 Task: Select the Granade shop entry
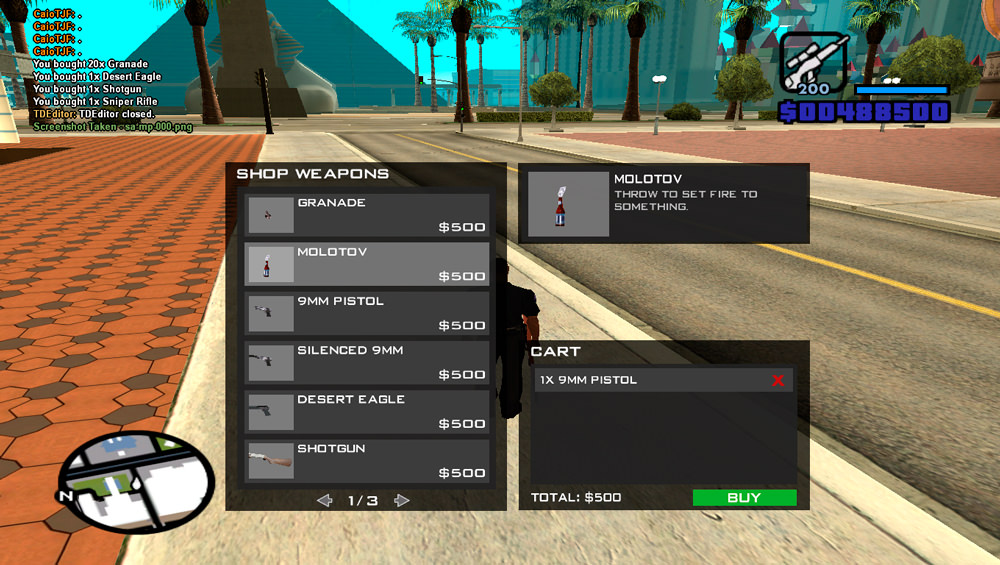coord(367,215)
